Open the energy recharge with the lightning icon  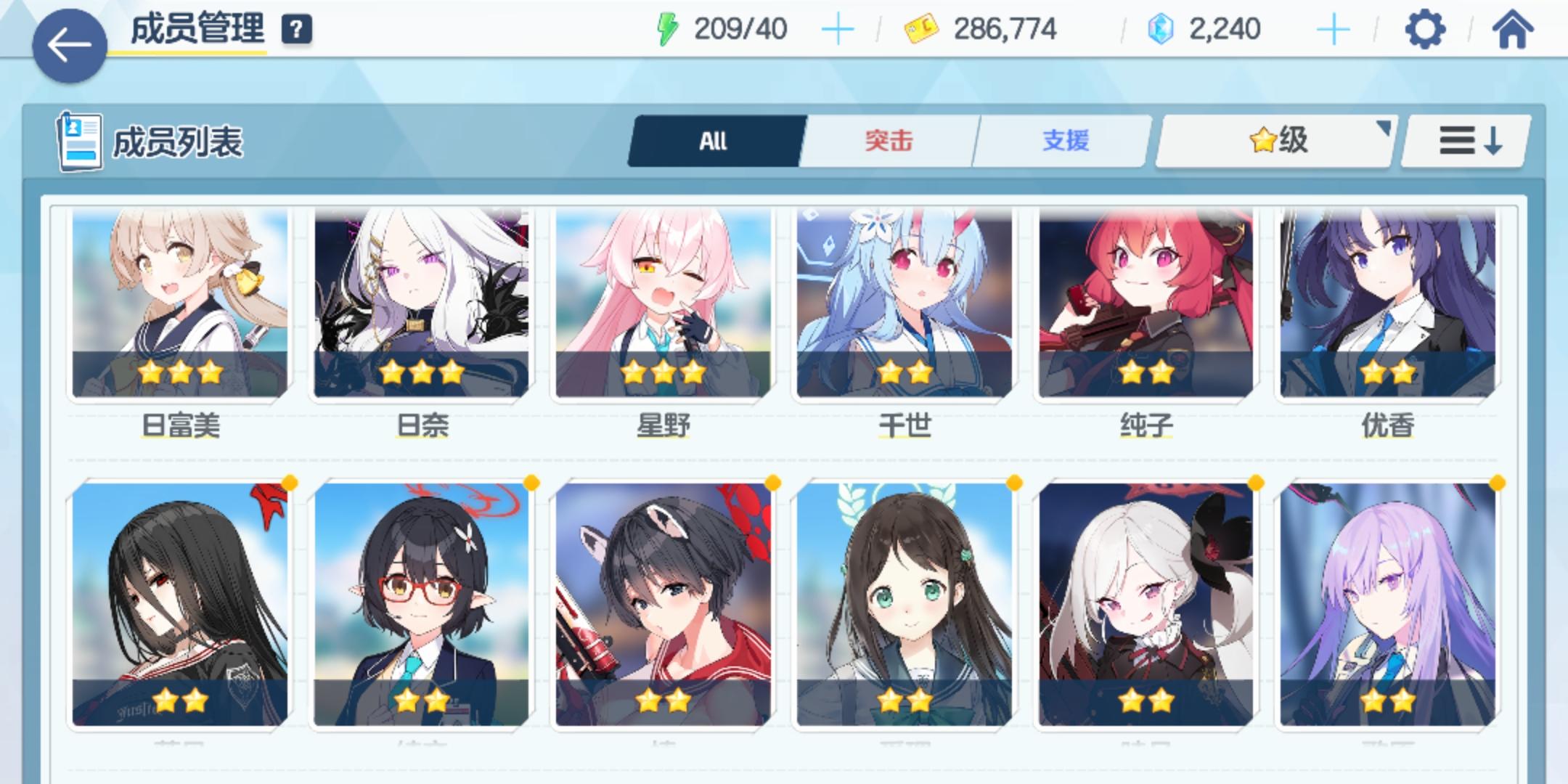[x=668, y=29]
